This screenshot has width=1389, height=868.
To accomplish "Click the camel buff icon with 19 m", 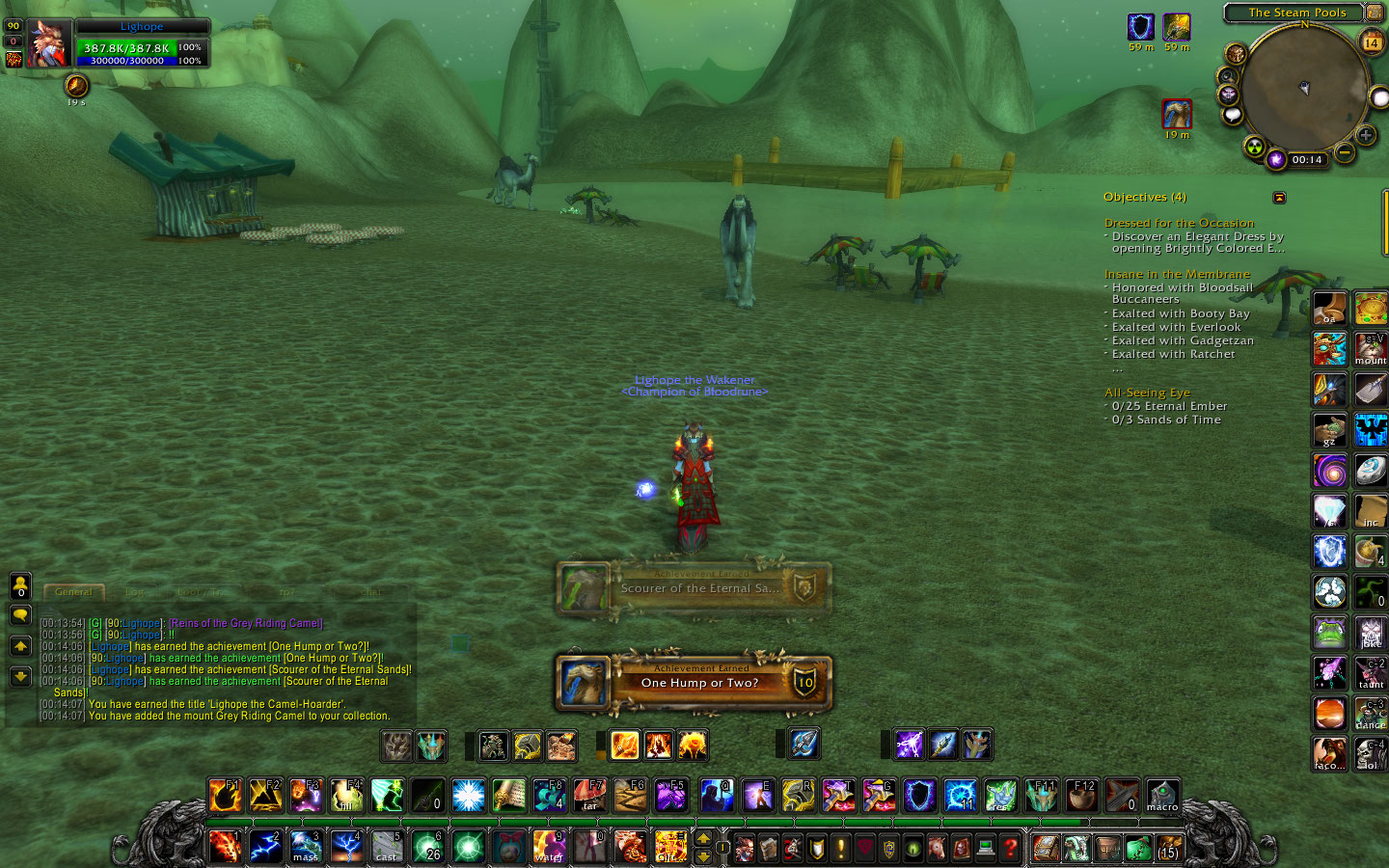I will tap(1177, 115).
